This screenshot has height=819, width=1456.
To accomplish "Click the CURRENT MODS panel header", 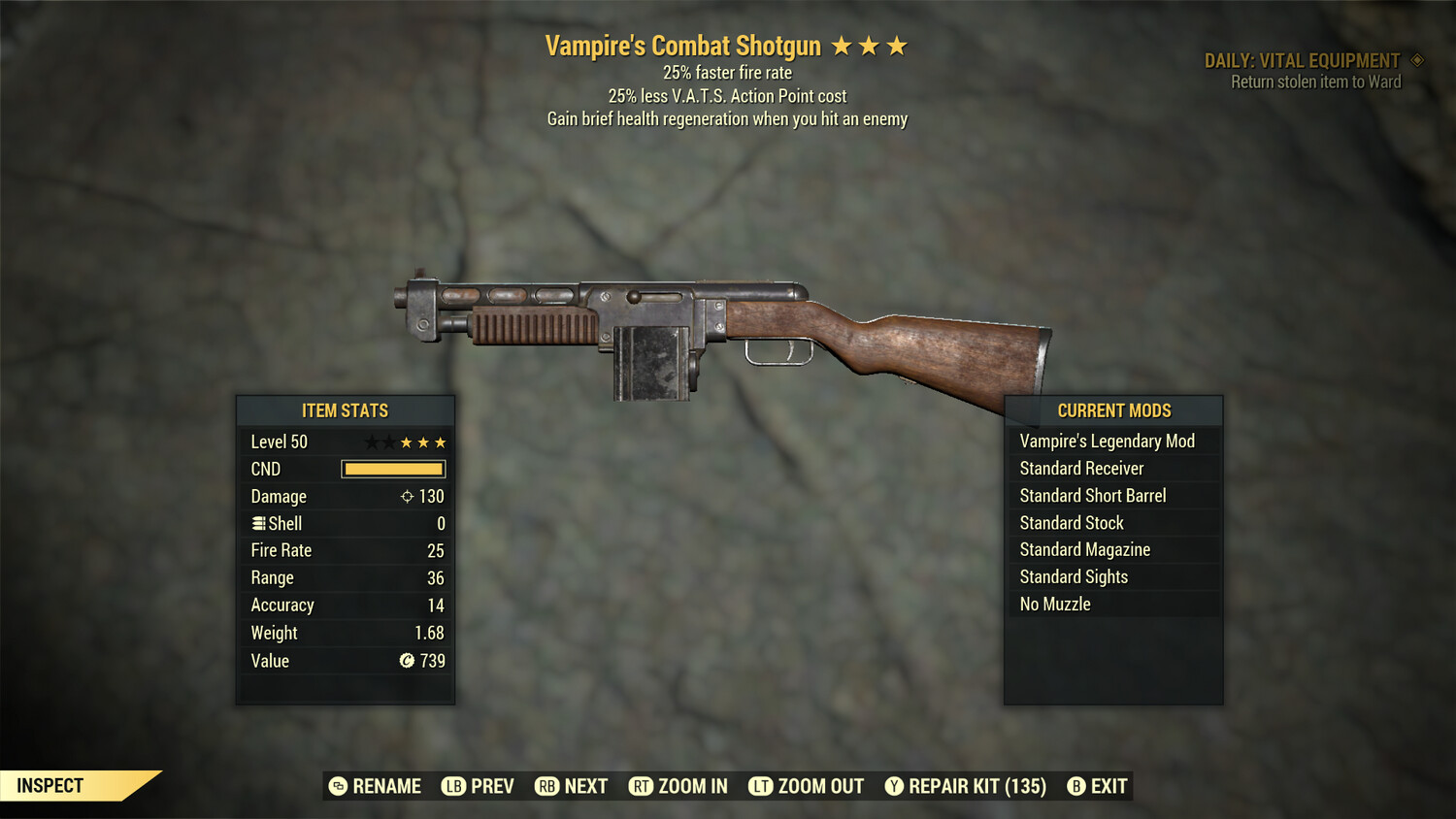I will [1113, 409].
